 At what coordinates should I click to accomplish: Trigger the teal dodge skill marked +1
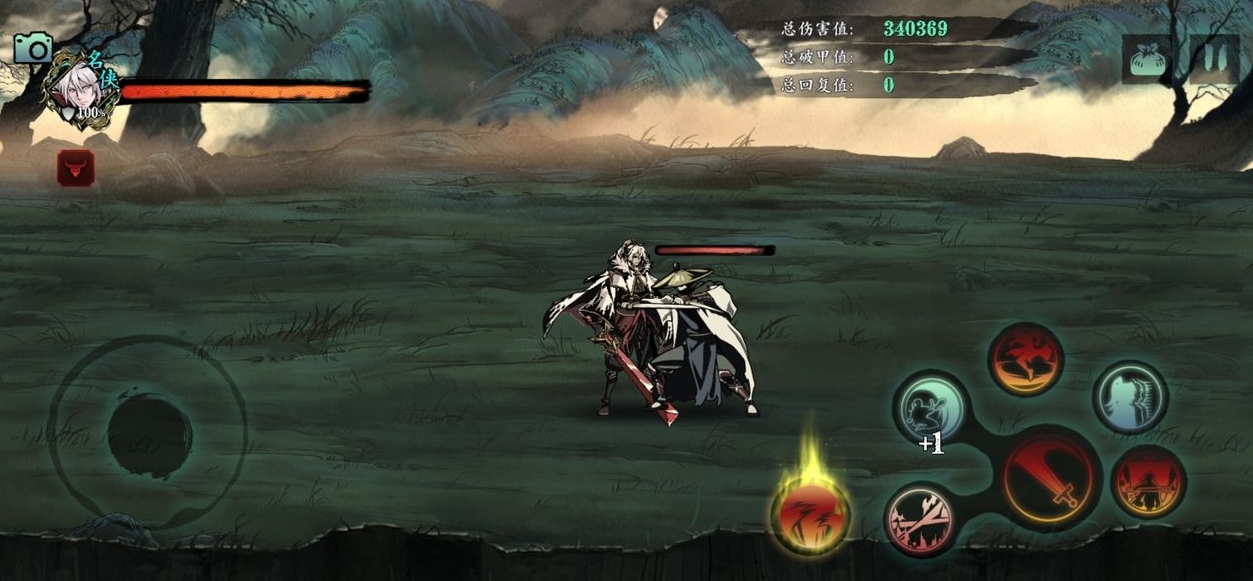[x=930, y=407]
